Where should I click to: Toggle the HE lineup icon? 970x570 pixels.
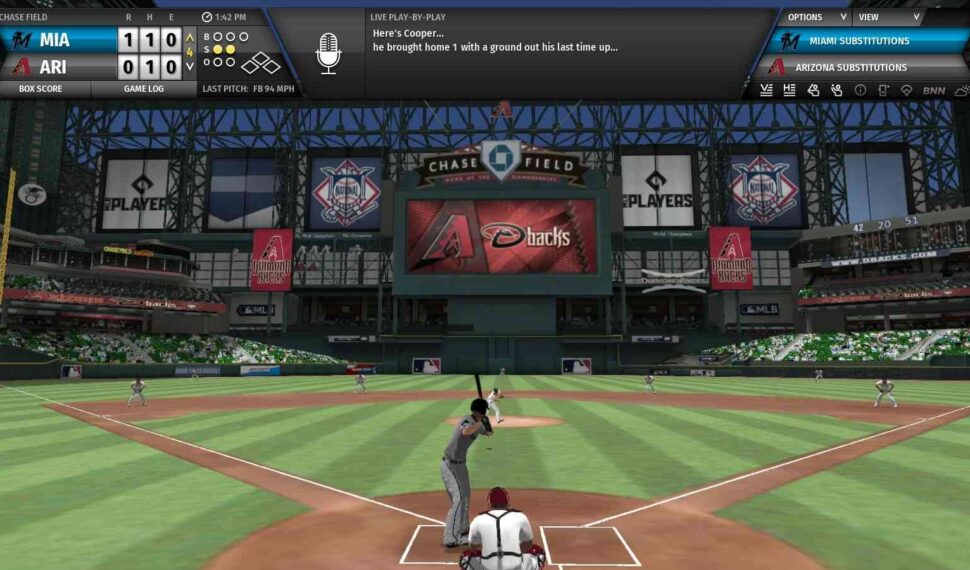tap(790, 90)
